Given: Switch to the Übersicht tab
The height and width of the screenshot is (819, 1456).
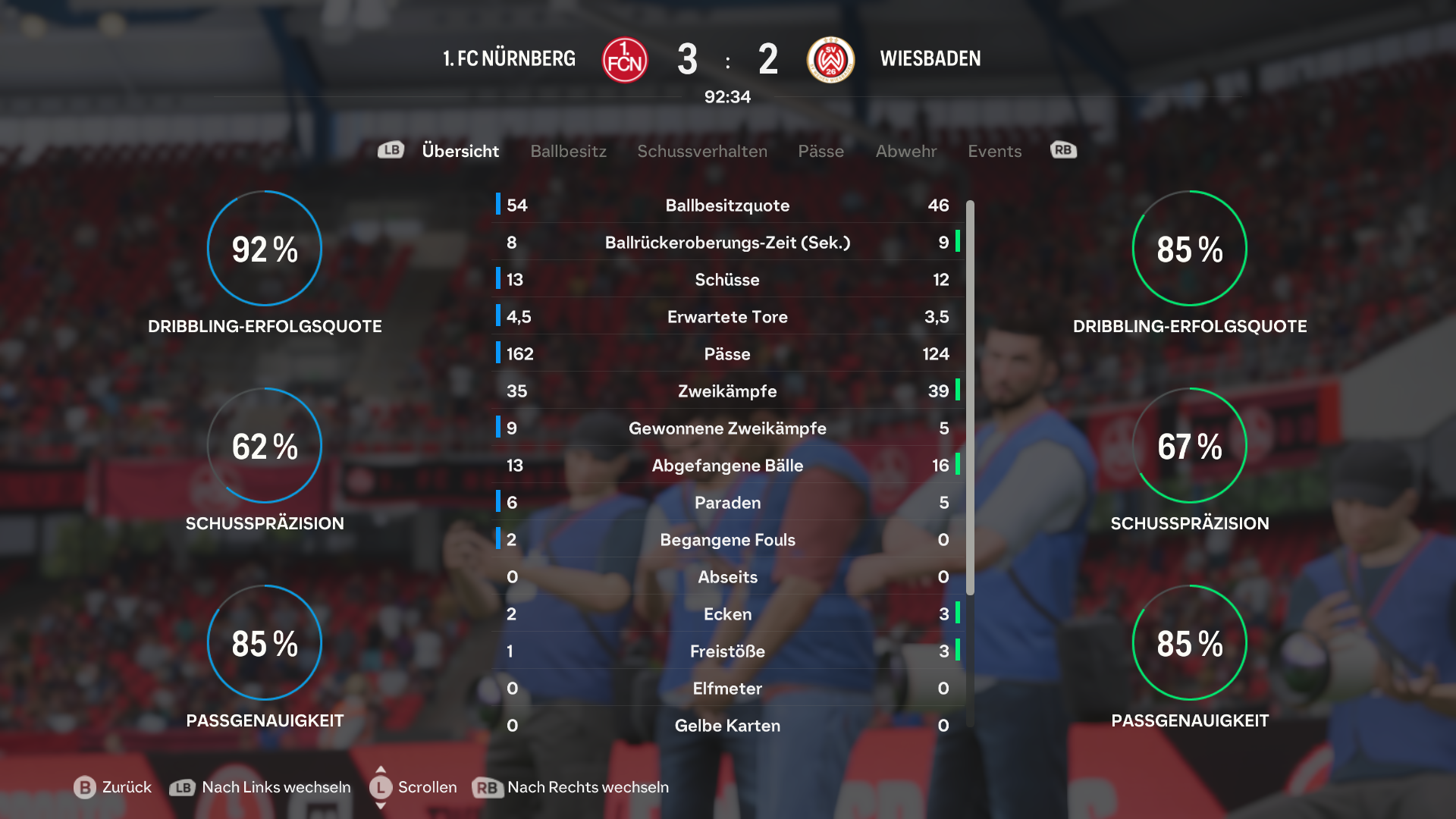Looking at the screenshot, I should pyautogui.click(x=460, y=151).
